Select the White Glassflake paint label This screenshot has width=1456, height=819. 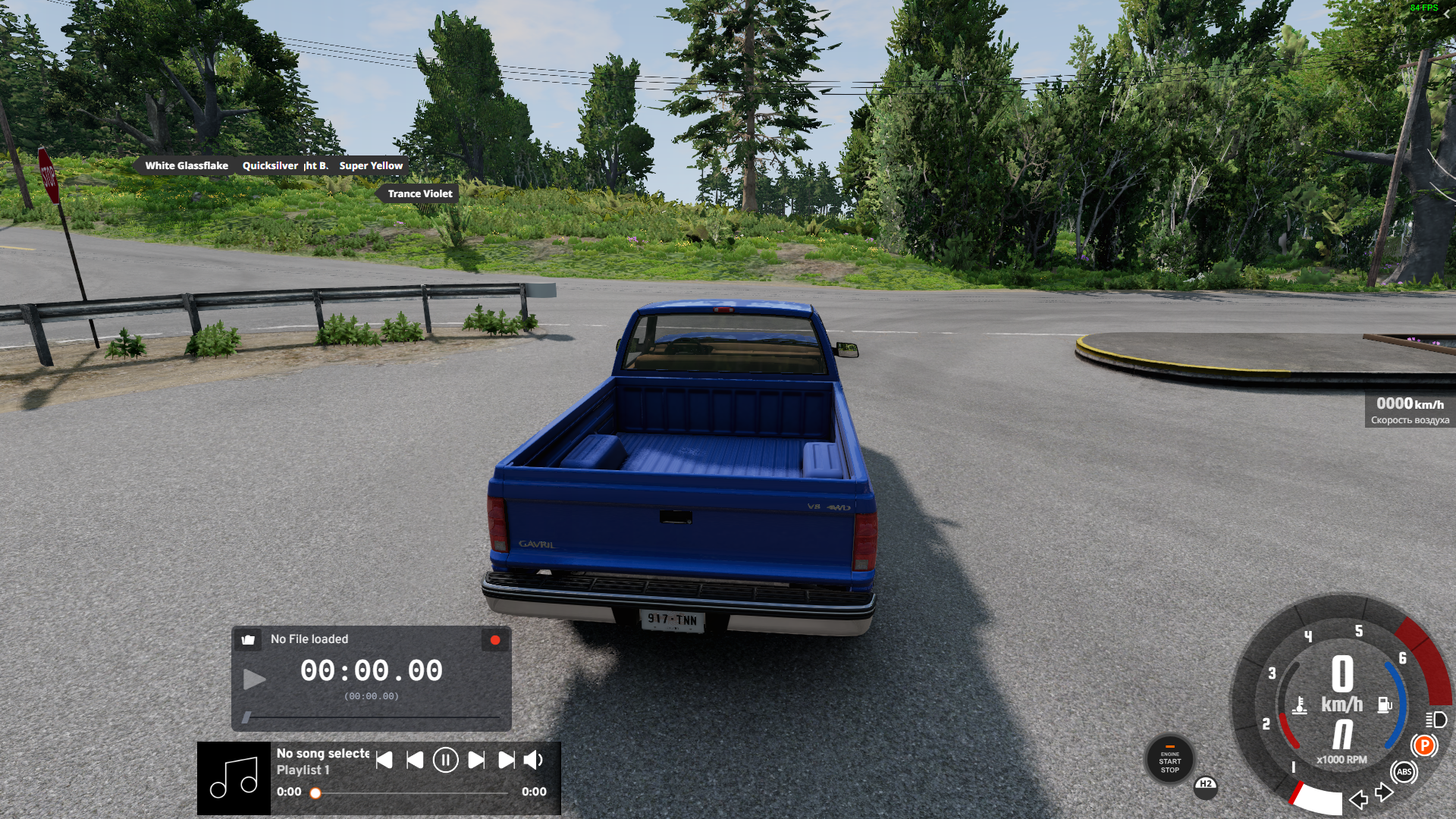point(187,165)
